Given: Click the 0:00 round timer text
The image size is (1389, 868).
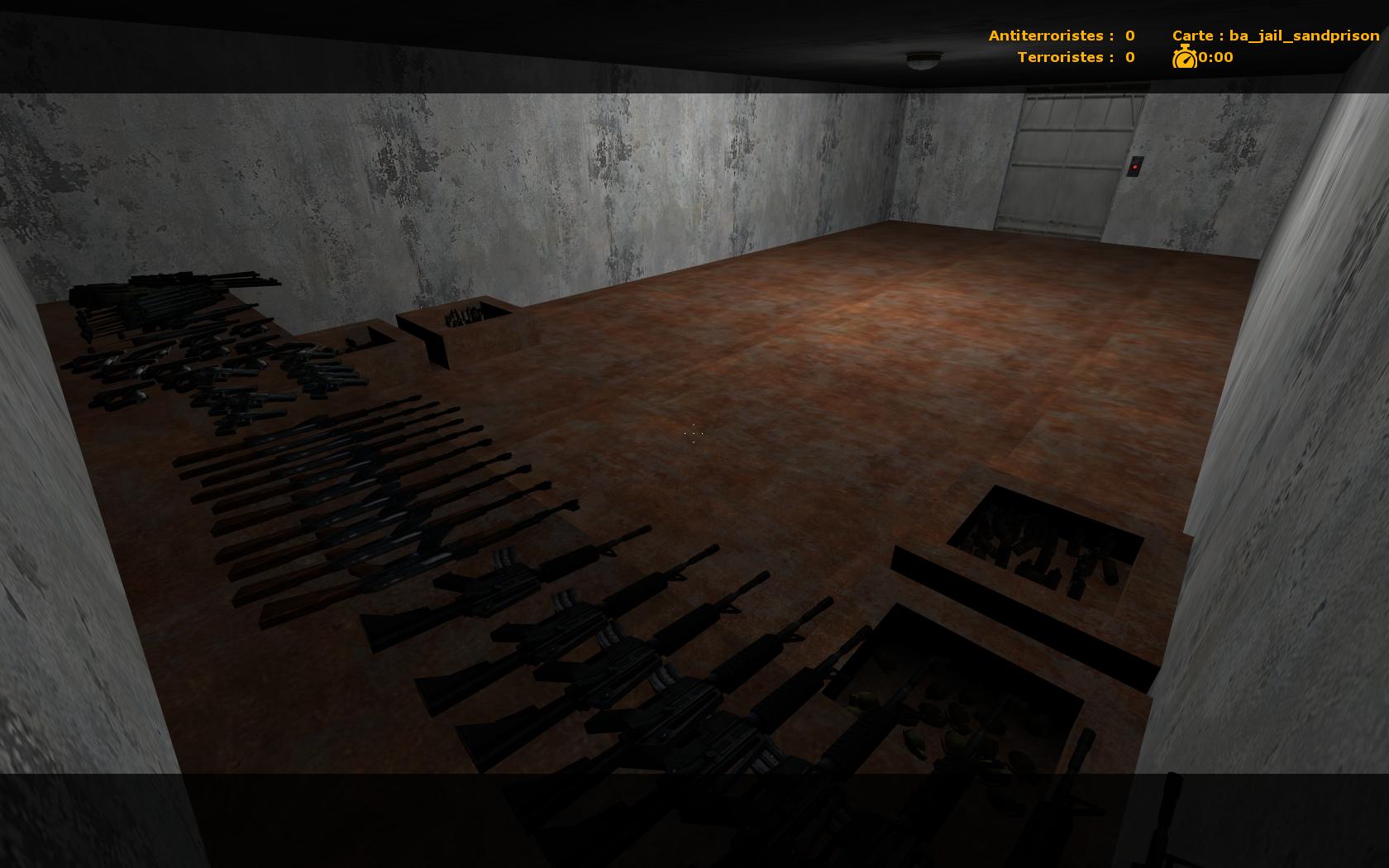Looking at the screenshot, I should 1215,58.
